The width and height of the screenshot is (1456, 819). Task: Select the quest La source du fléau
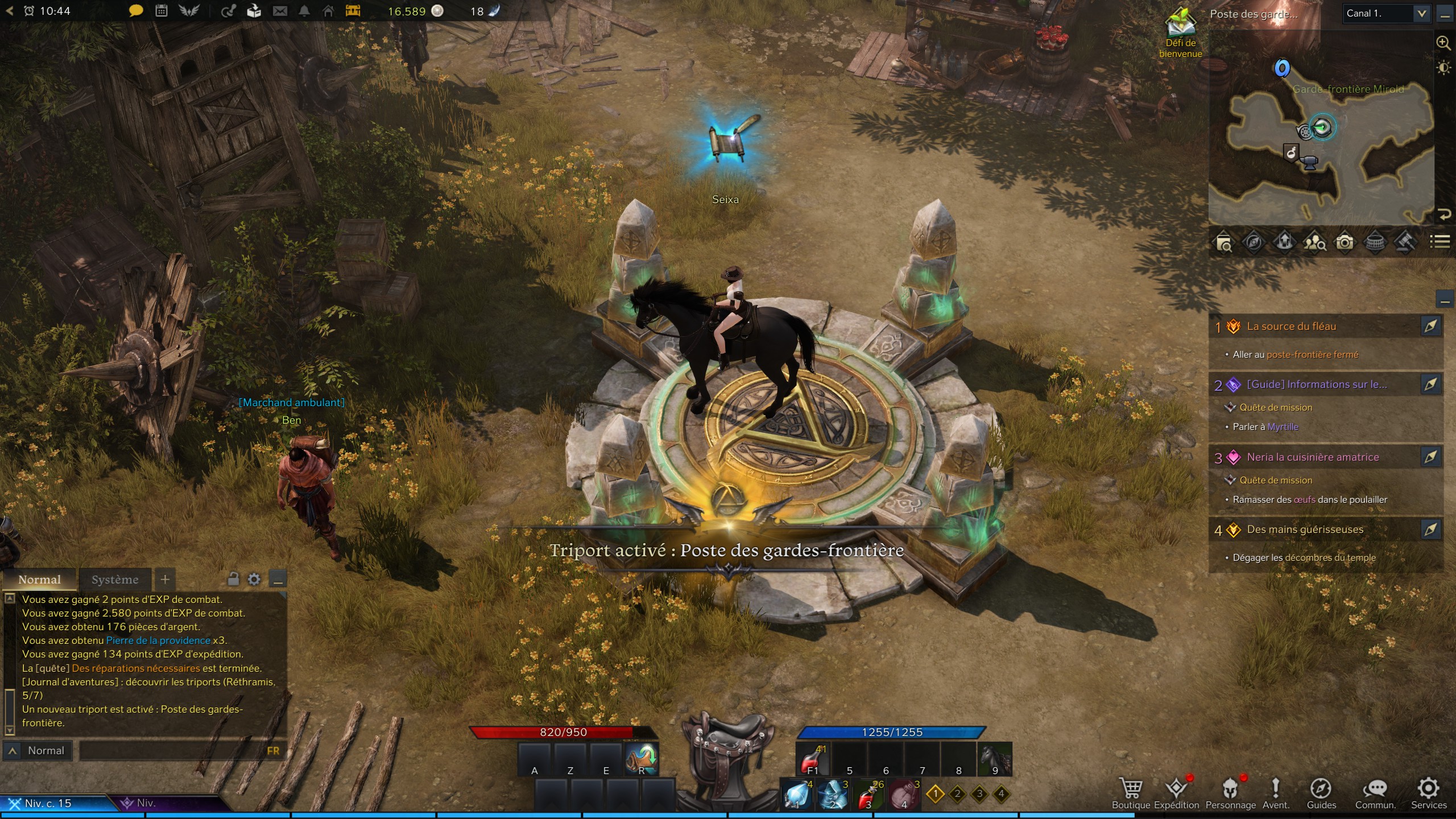(1291, 326)
